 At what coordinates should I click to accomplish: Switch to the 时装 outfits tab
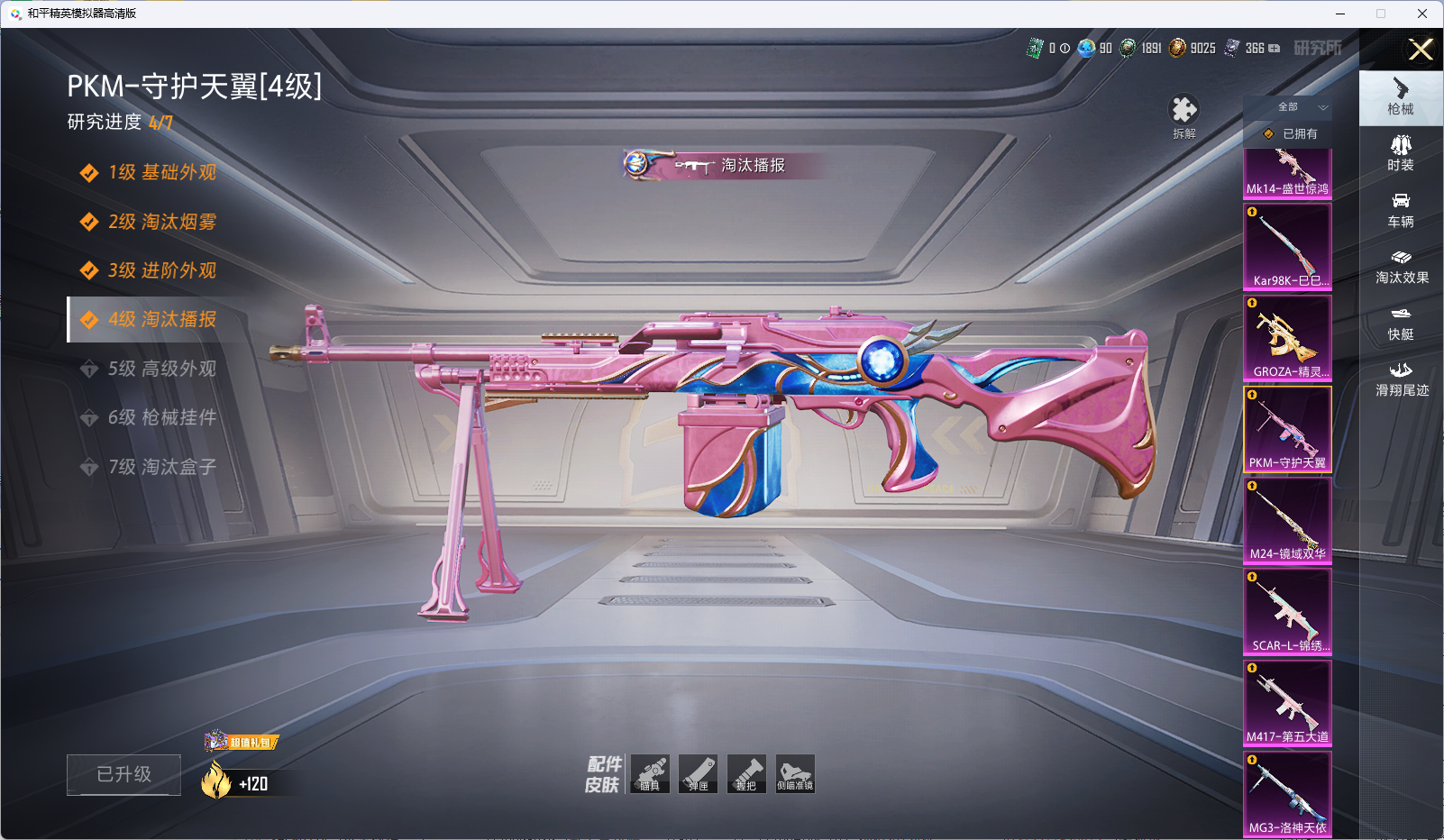click(x=1401, y=153)
